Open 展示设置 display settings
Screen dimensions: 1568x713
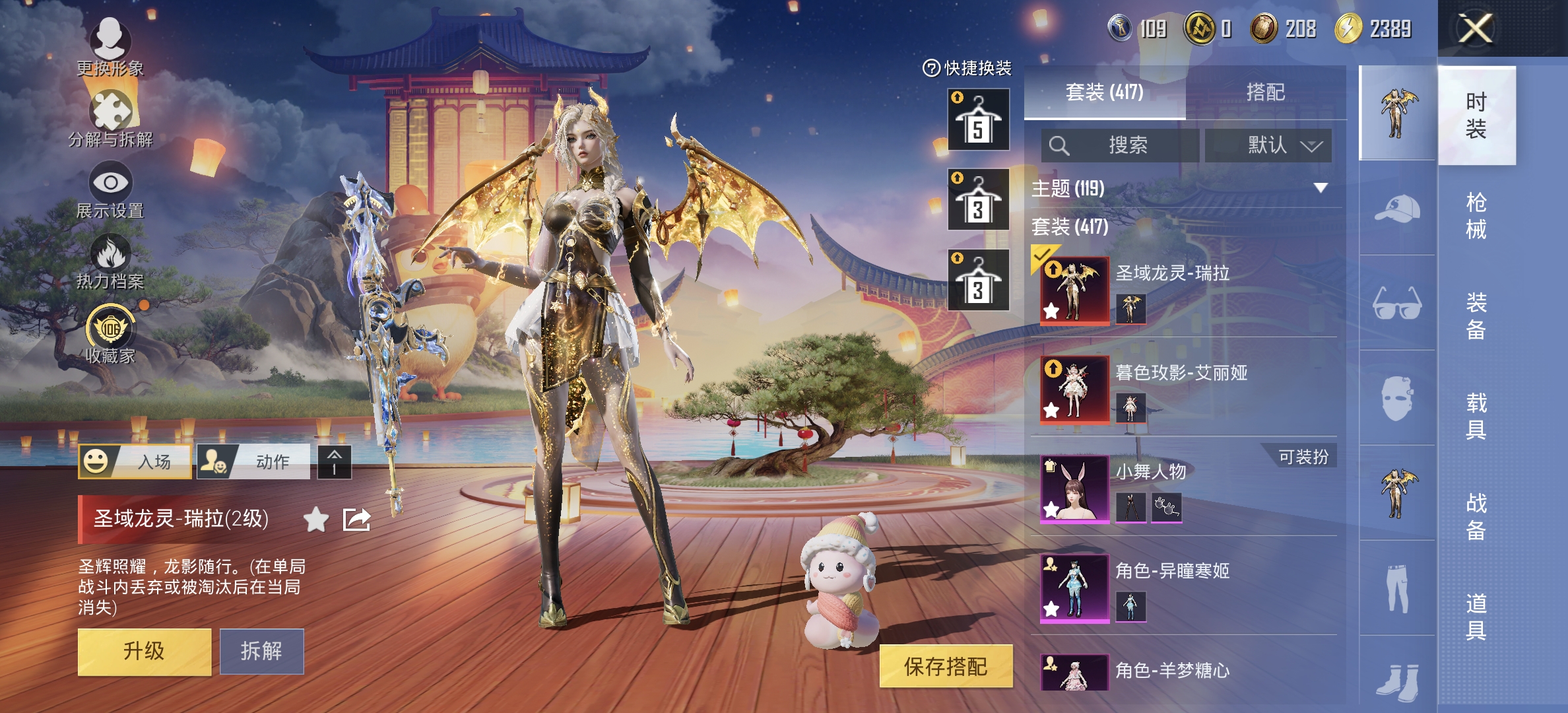110,191
